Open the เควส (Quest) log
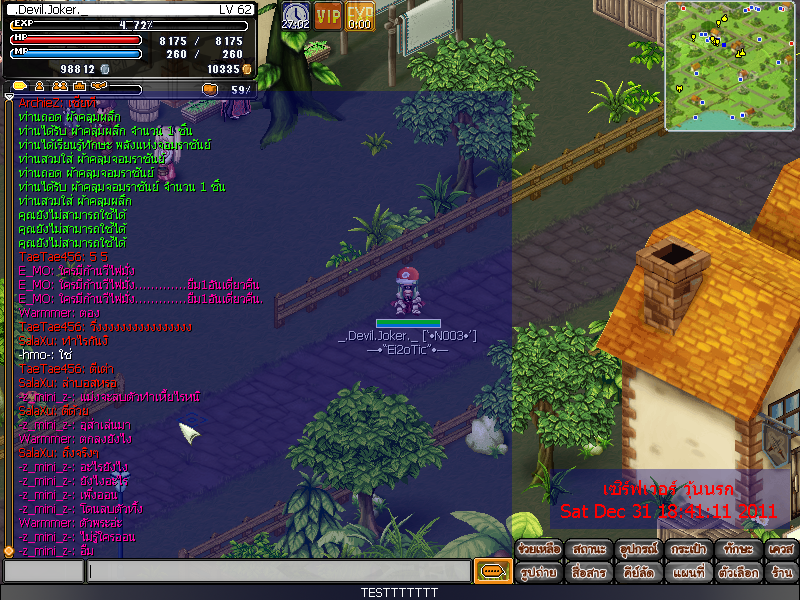Viewport: 800px width, 600px height. click(781, 549)
